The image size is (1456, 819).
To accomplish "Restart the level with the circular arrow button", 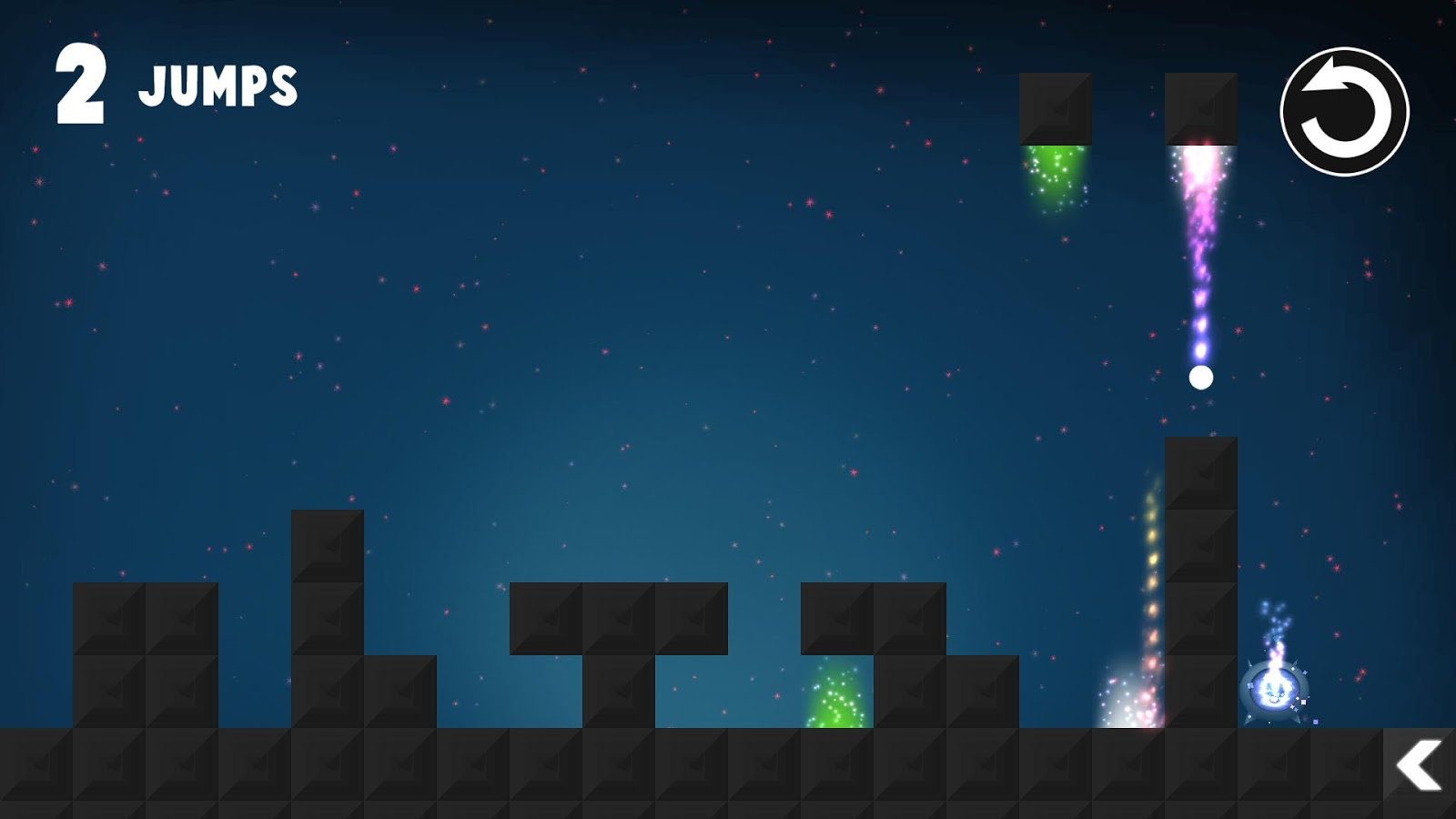I will 1344,112.
